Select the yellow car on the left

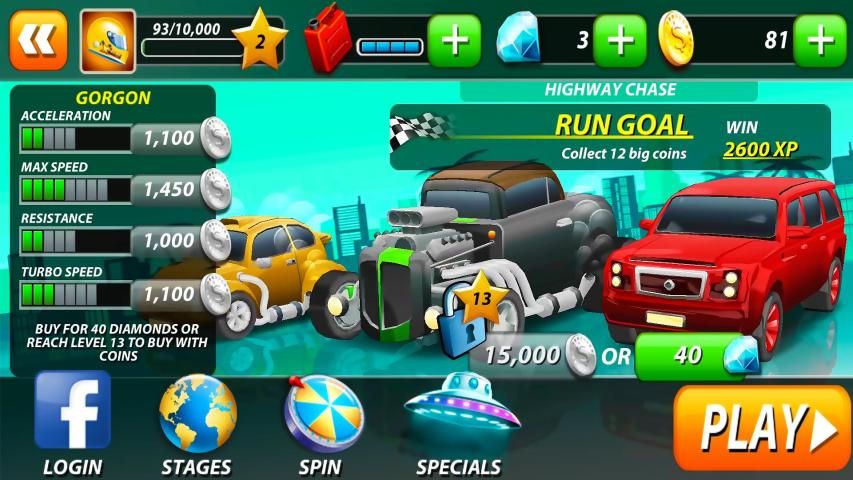[x=265, y=265]
